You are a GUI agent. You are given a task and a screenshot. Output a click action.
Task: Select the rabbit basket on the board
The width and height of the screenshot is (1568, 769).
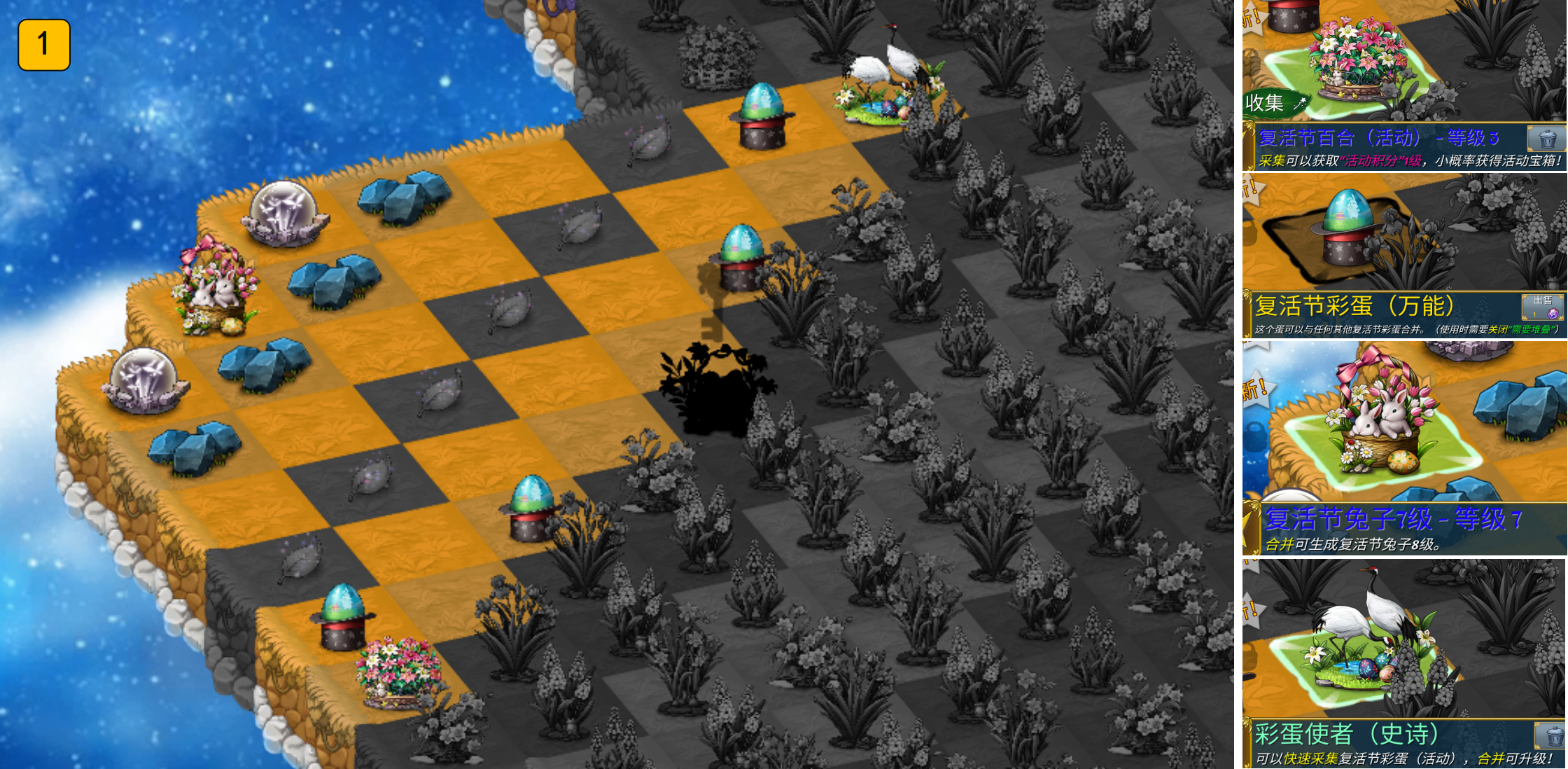click(x=216, y=287)
